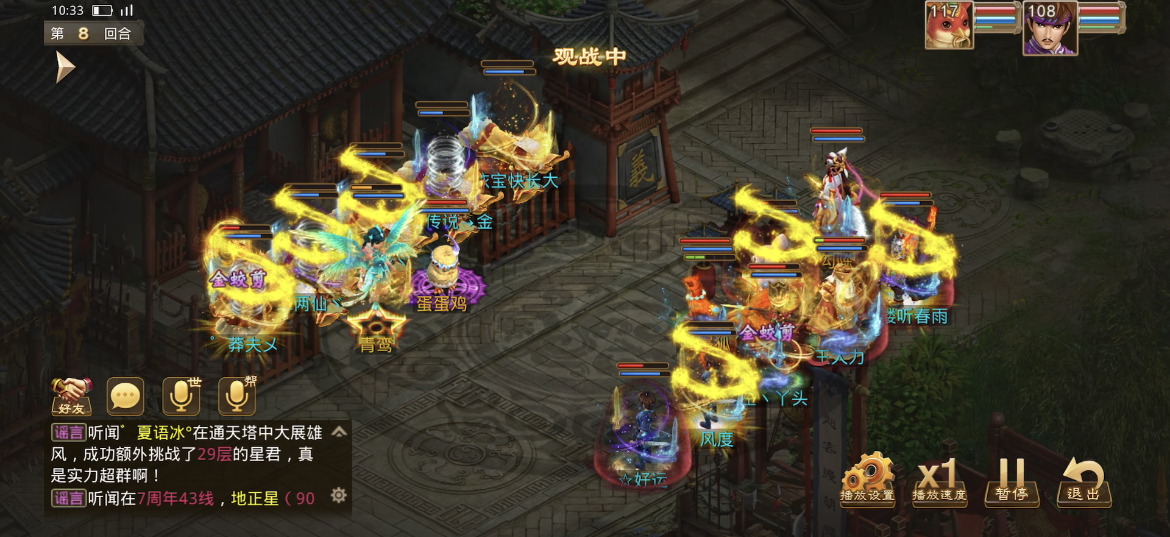The image size is (1170, 537).
Task: Change the x1 播放速度 playback speed
Action: click(939, 480)
